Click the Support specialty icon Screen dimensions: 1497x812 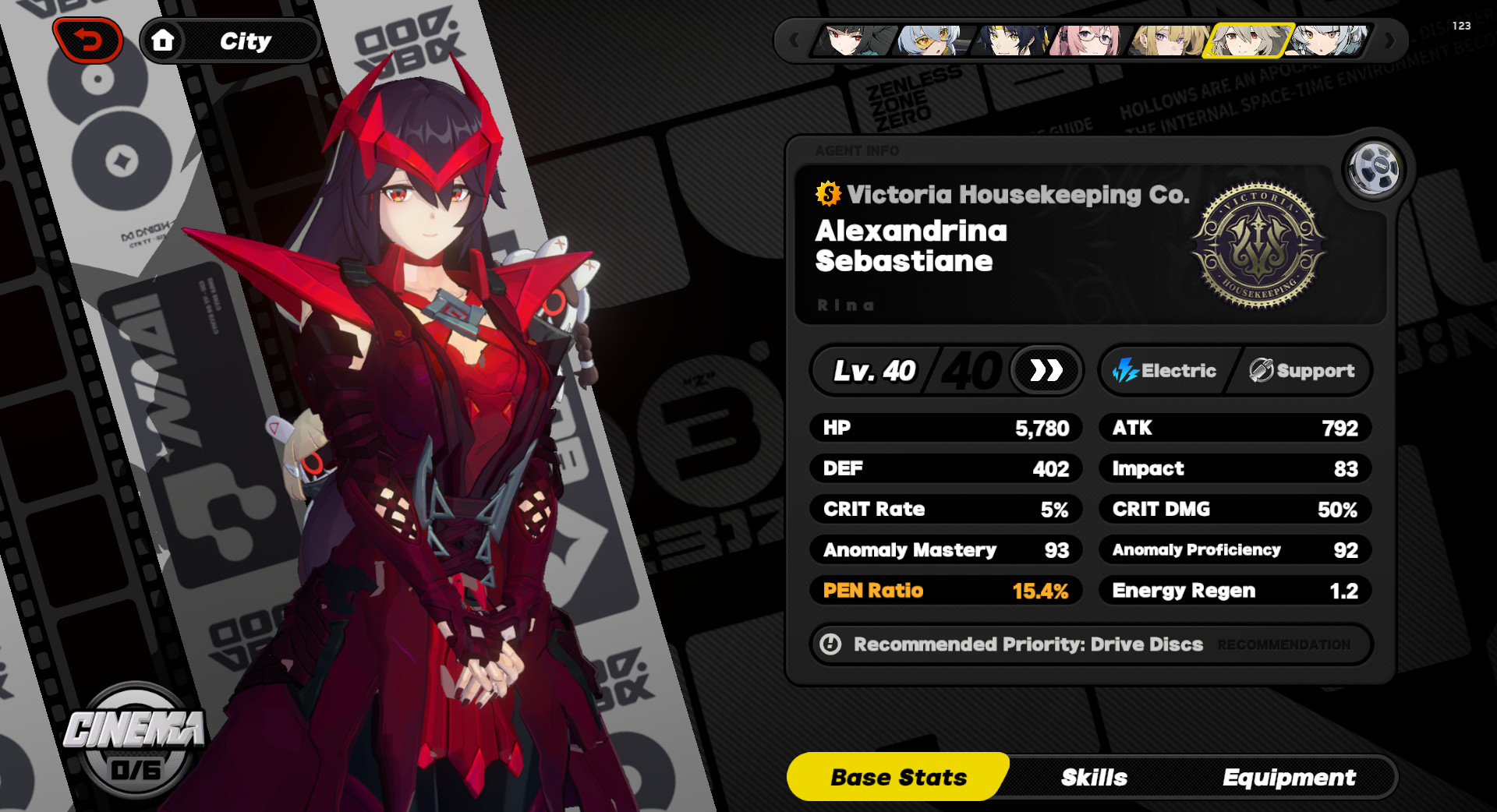[1258, 371]
